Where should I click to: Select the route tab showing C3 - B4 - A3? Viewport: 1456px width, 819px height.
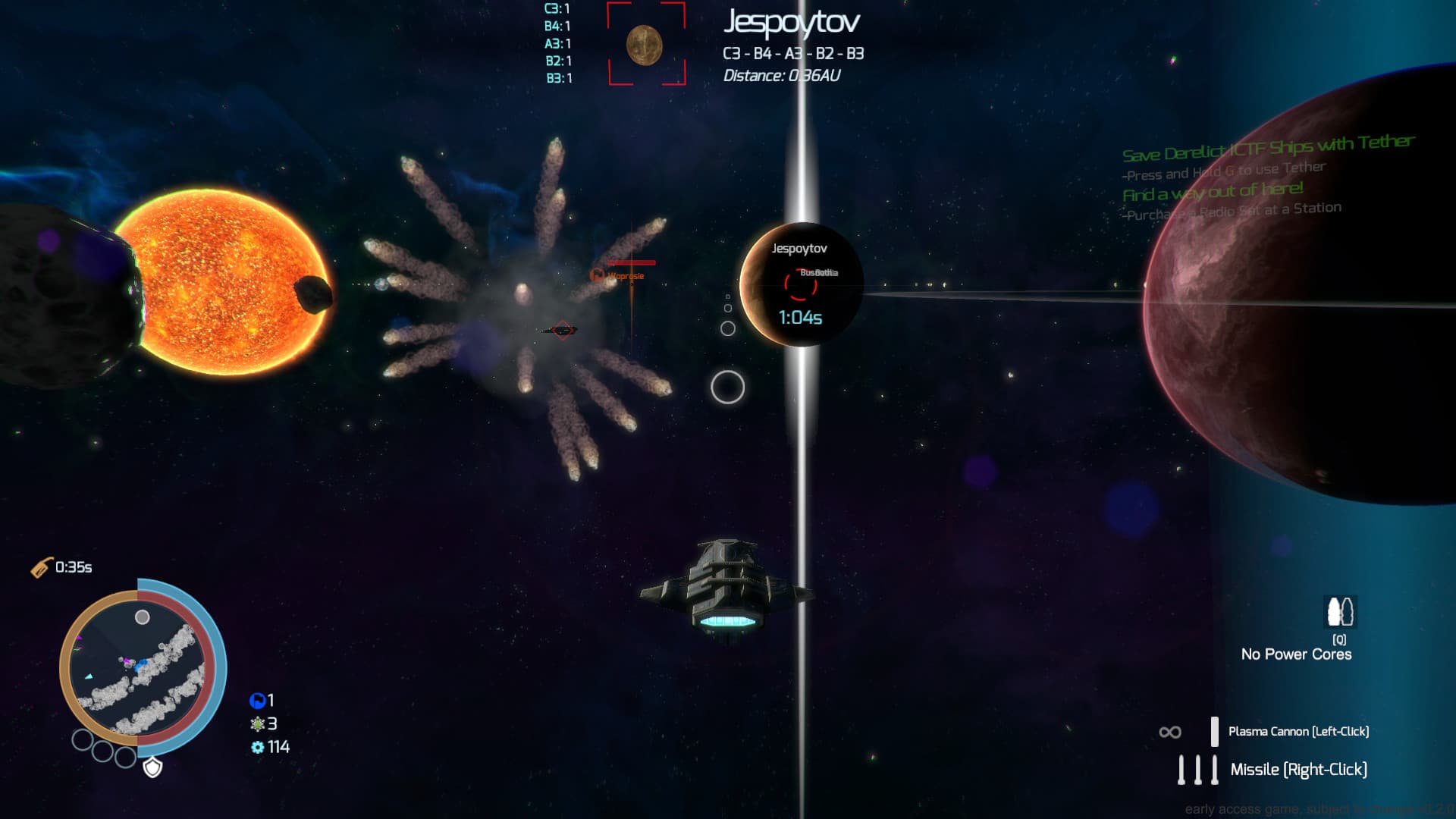coord(794,54)
